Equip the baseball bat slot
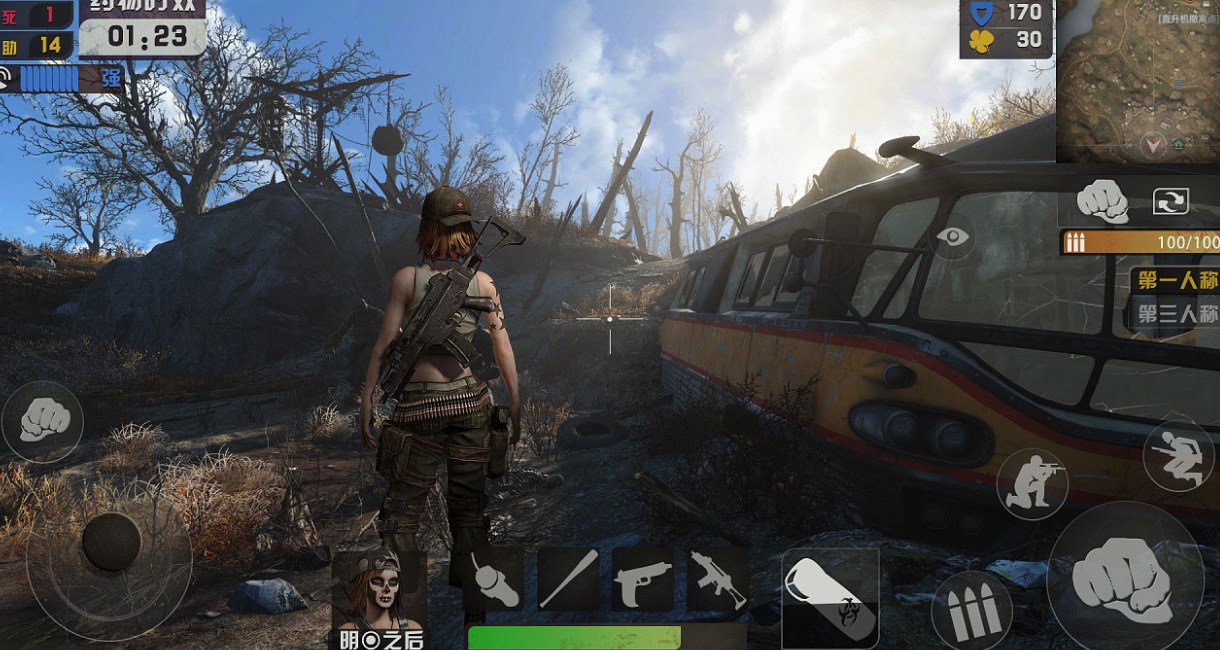The height and width of the screenshot is (650, 1220). tap(569, 580)
